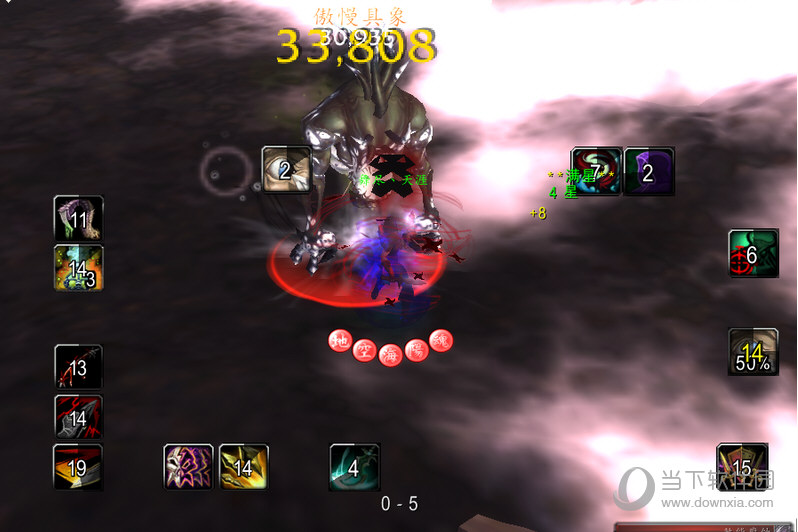Click the green icon with red target
798x532 pixels.
click(x=753, y=255)
